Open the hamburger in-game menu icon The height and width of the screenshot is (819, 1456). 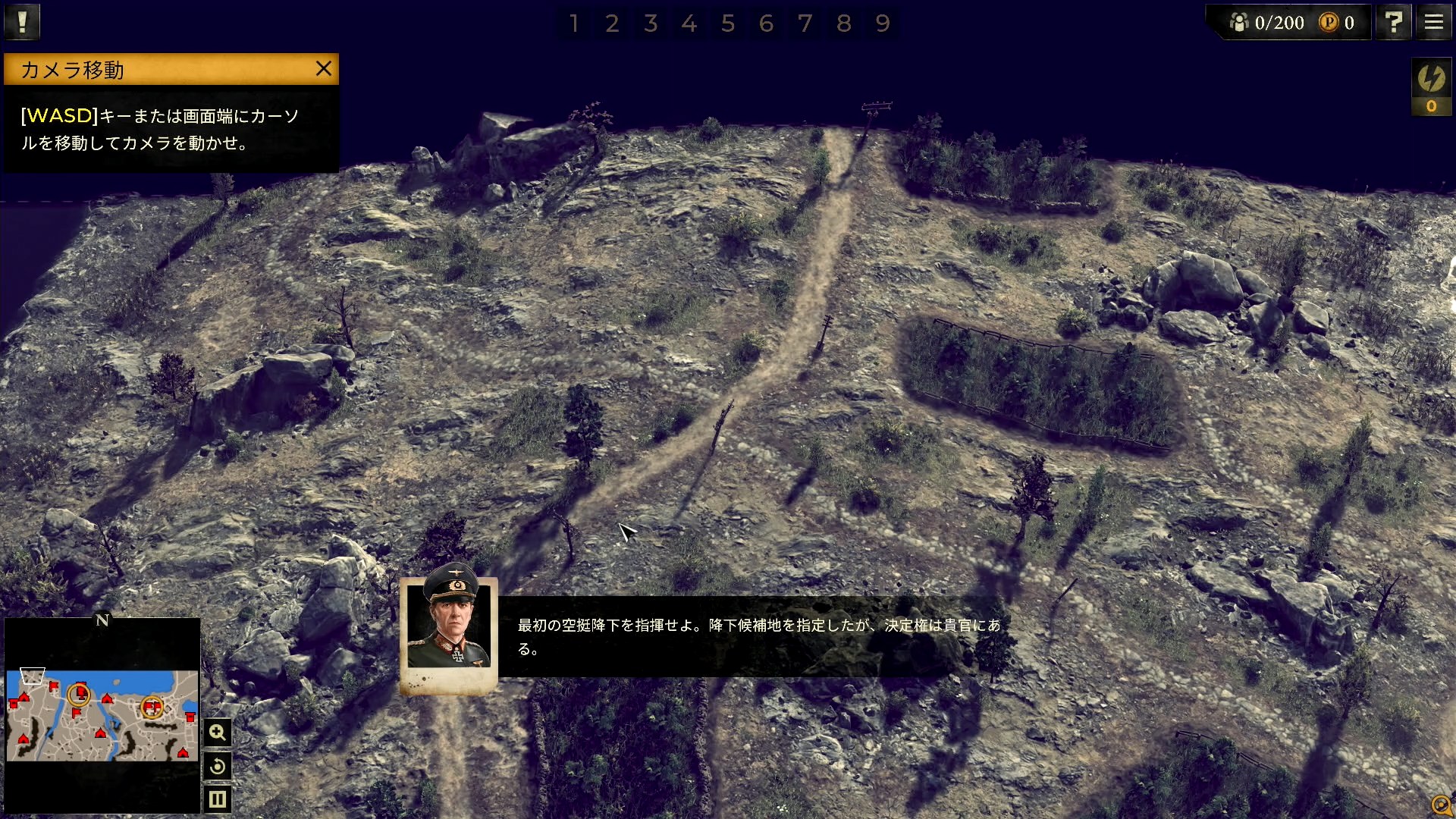click(x=1432, y=22)
